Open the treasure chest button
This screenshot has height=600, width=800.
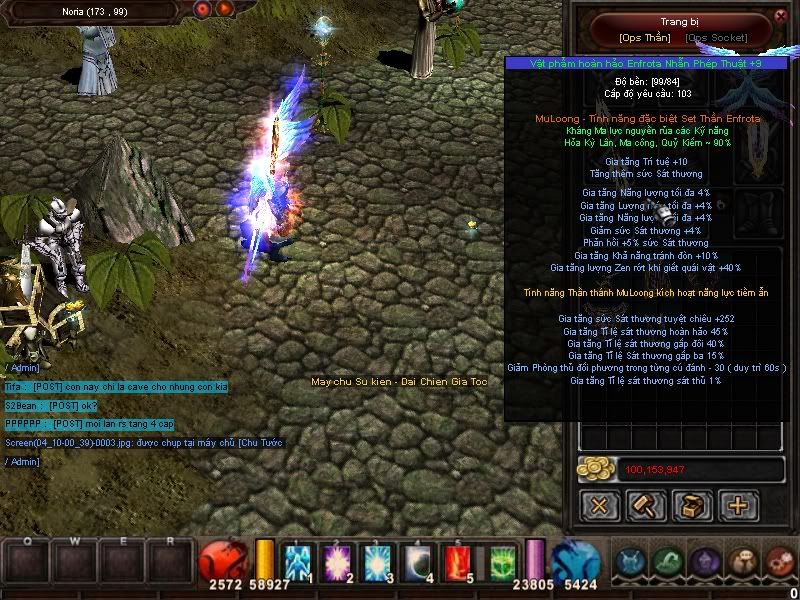click(692, 505)
